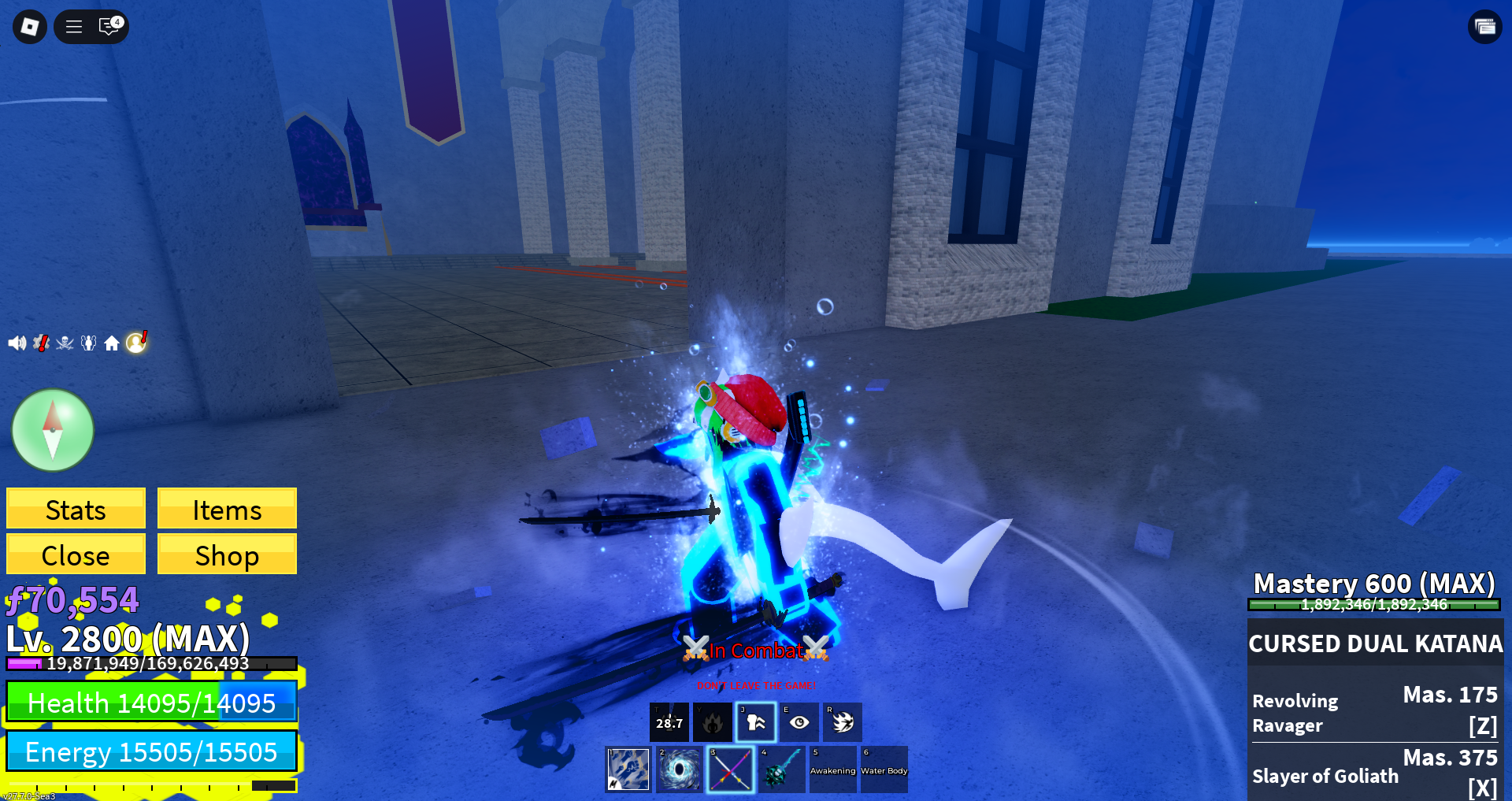Image resolution: width=1512 pixels, height=801 pixels.
Task: Select the Awakening hotbar slot
Action: [x=832, y=769]
